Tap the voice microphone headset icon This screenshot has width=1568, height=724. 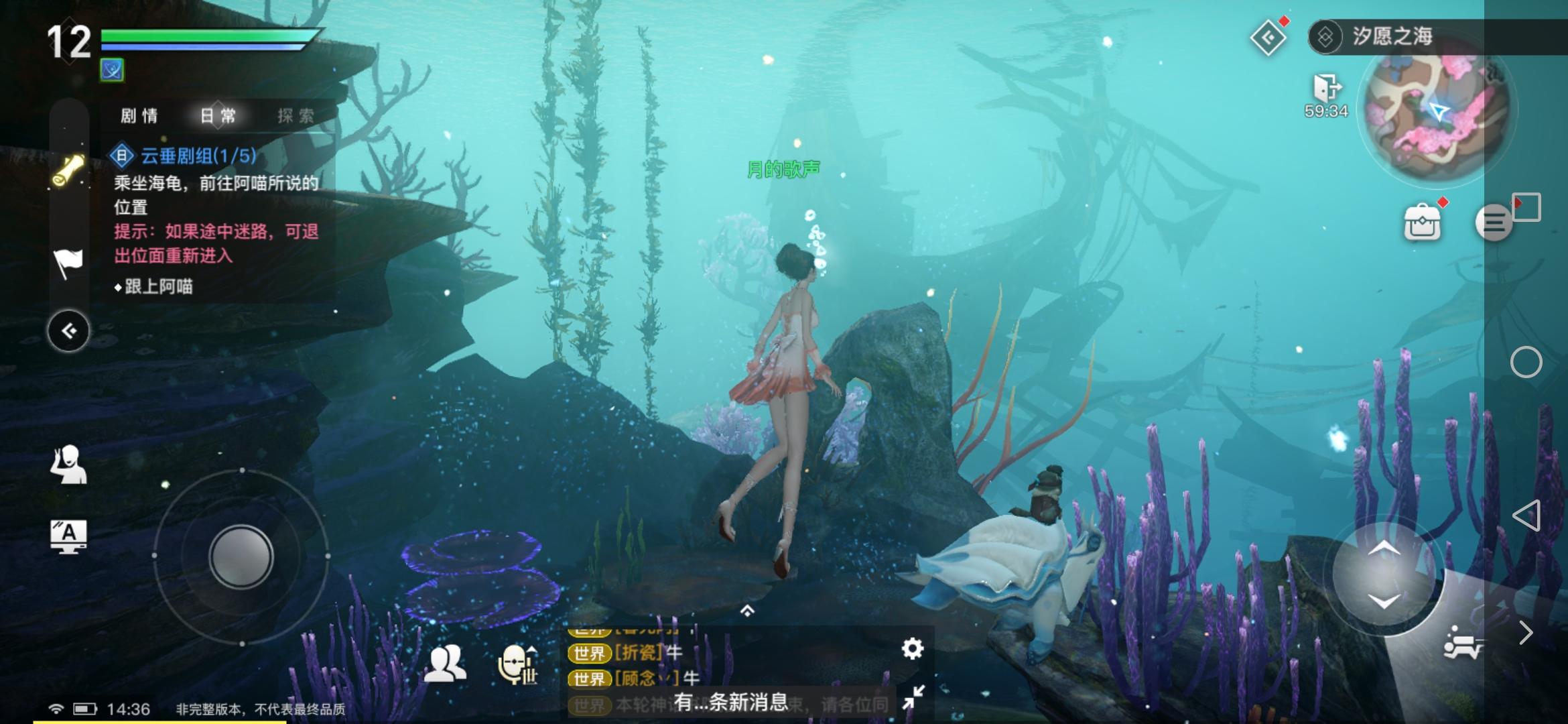517,664
